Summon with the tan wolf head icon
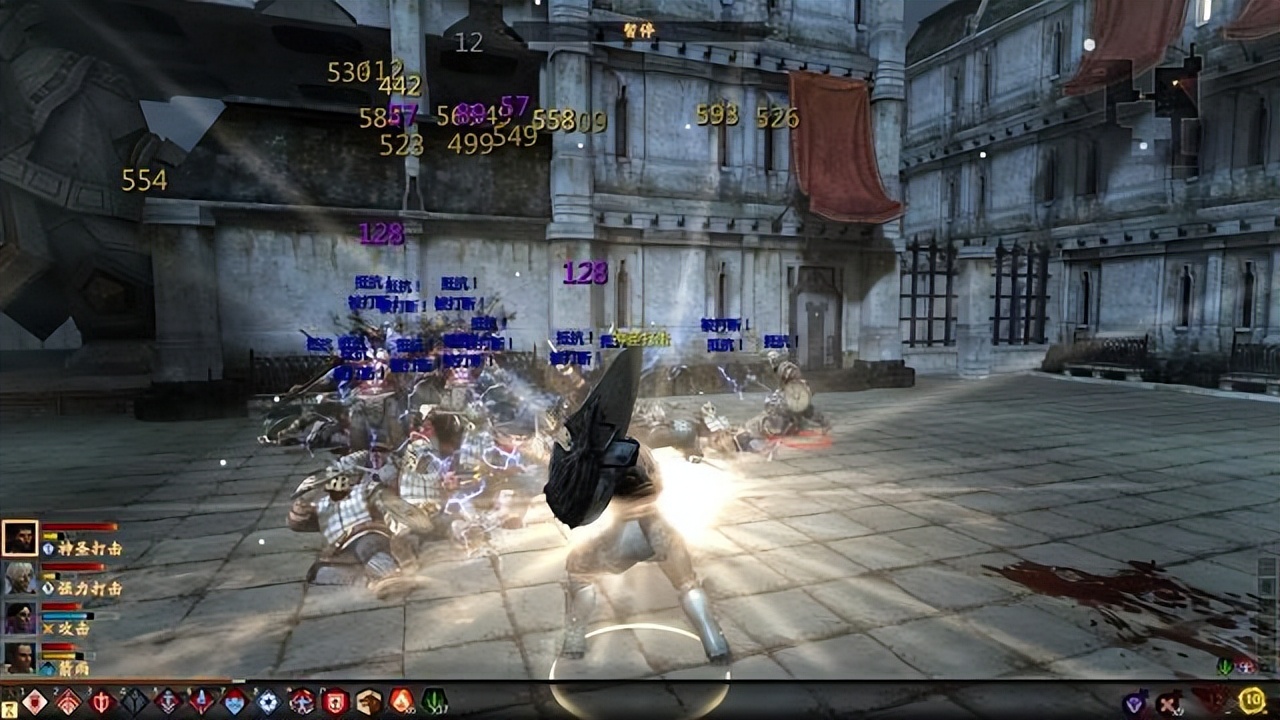Screen dimensions: 1280x720 coord(368,701)
